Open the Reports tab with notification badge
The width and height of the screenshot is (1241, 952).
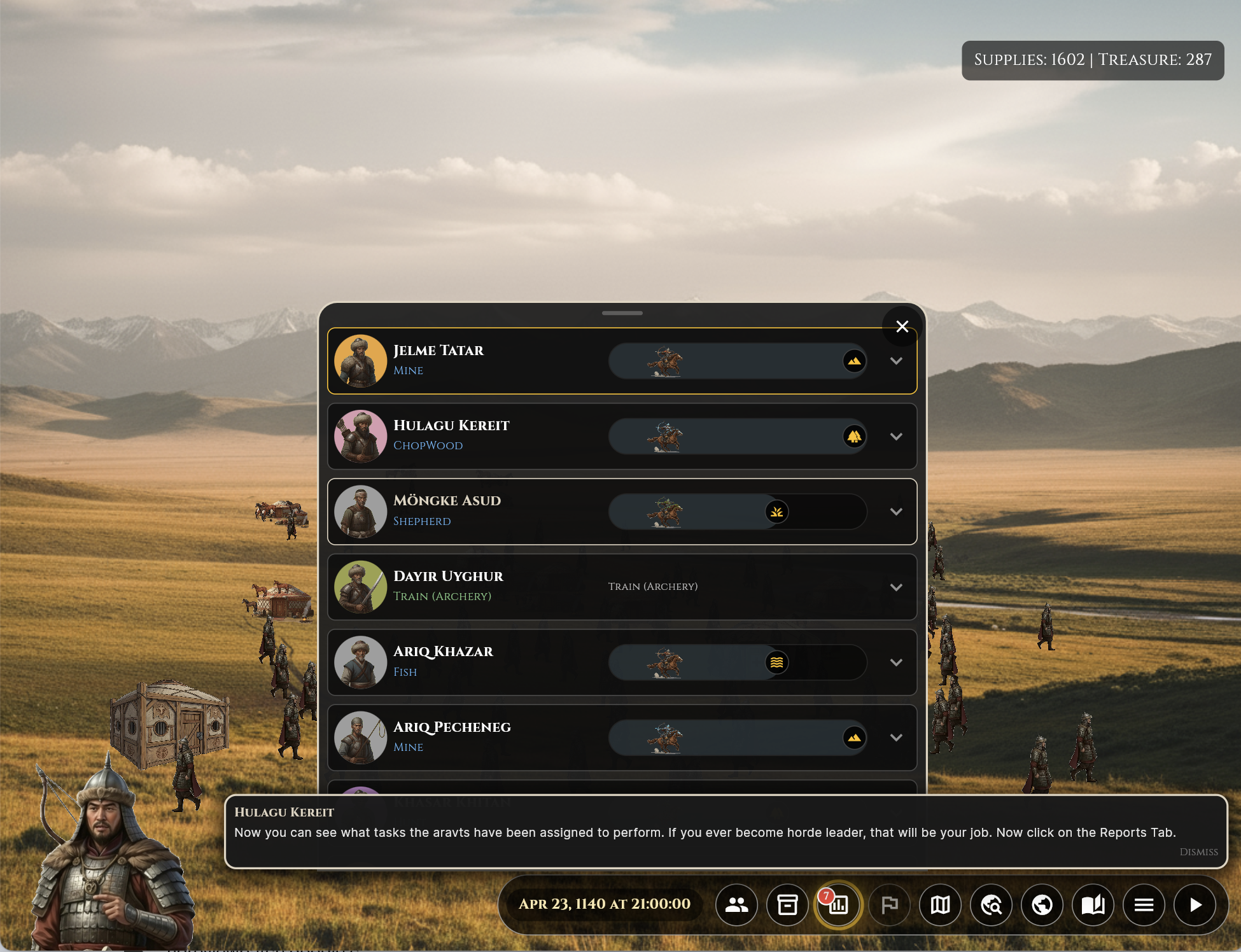pyautogui.click(x=838, y=904)
